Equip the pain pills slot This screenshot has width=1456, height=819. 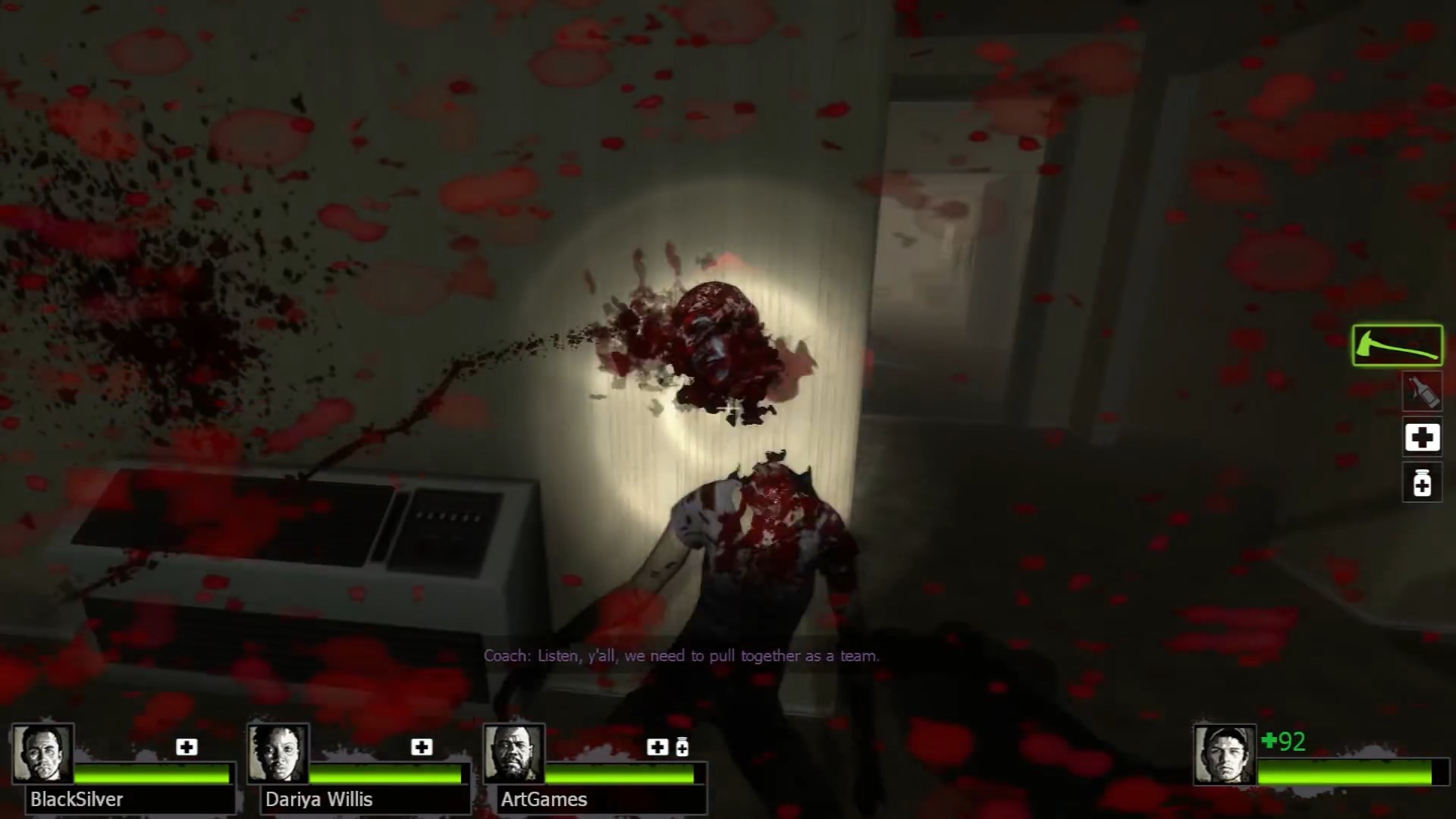coord(1422,482)
